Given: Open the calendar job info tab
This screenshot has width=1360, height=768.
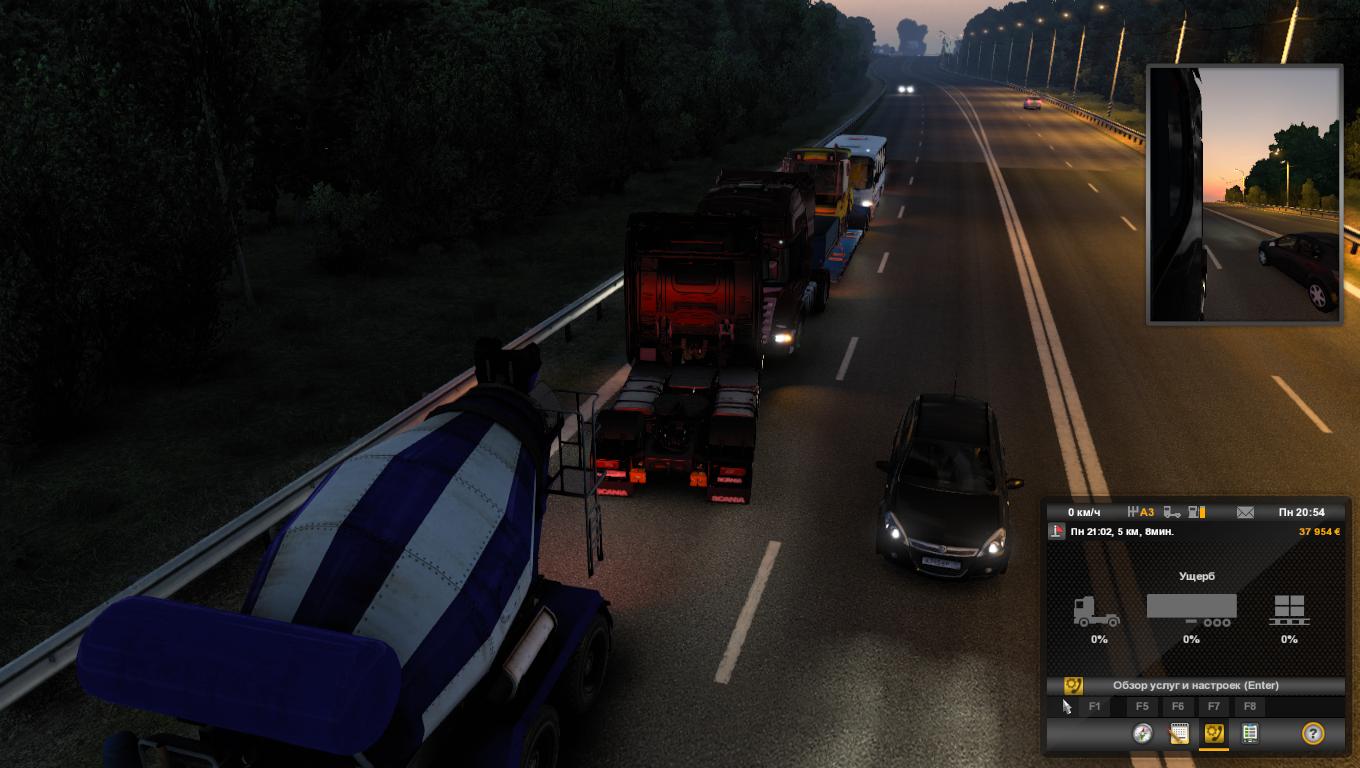Looking at the screenshot, I should pyautogui.click(x=1179, y=734).
